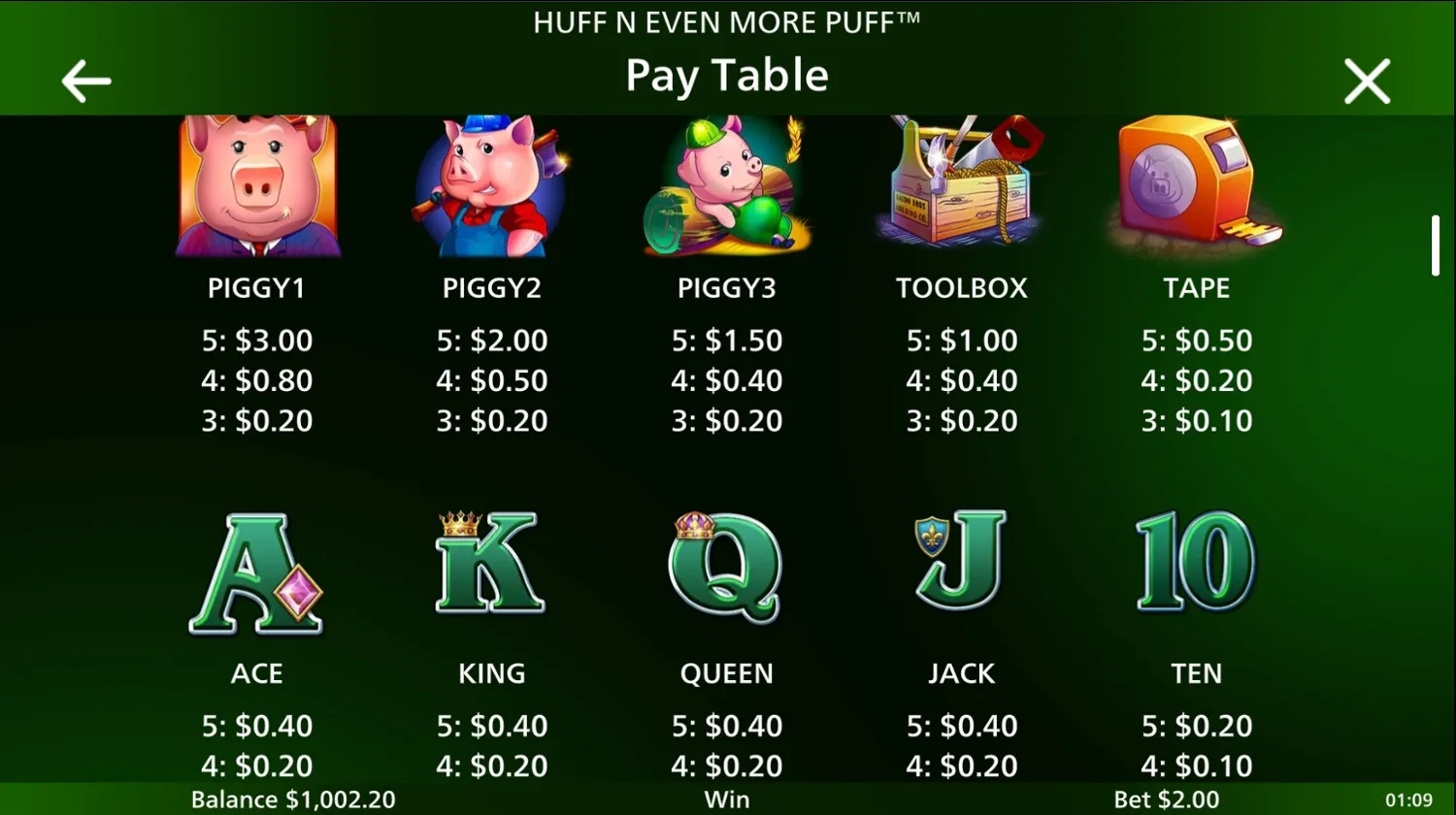Click the PIGGY1 payout values text

[257, 380]
